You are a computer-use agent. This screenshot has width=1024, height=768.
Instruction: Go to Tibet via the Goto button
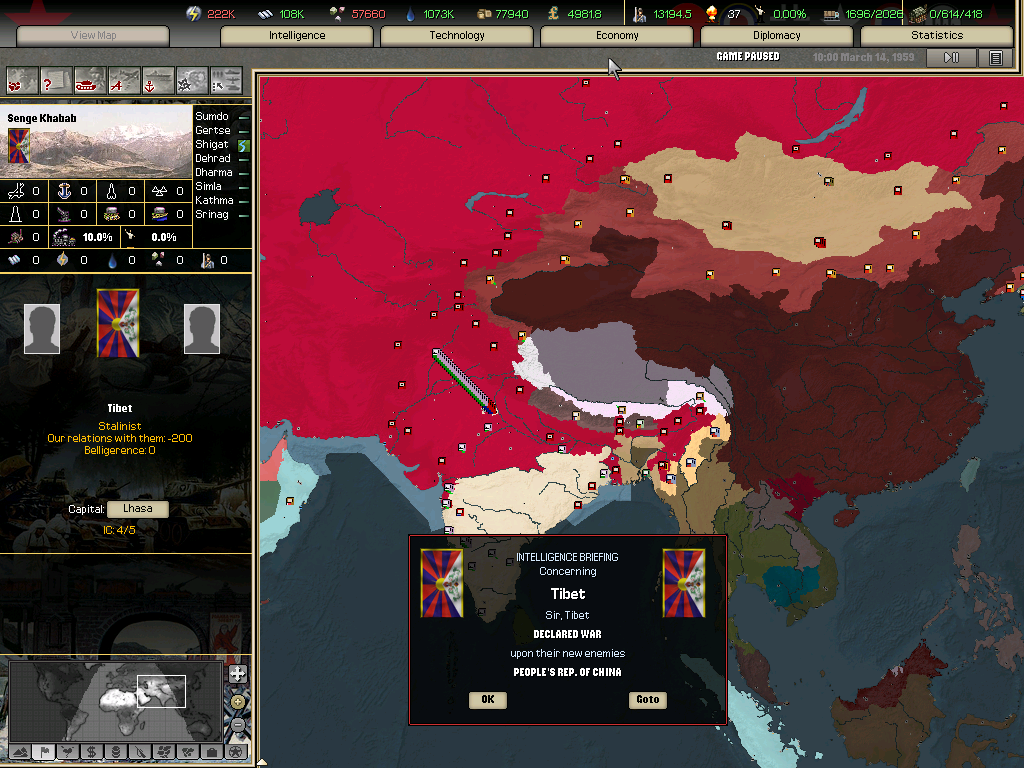pyautogui.click(x=647, y=700)
